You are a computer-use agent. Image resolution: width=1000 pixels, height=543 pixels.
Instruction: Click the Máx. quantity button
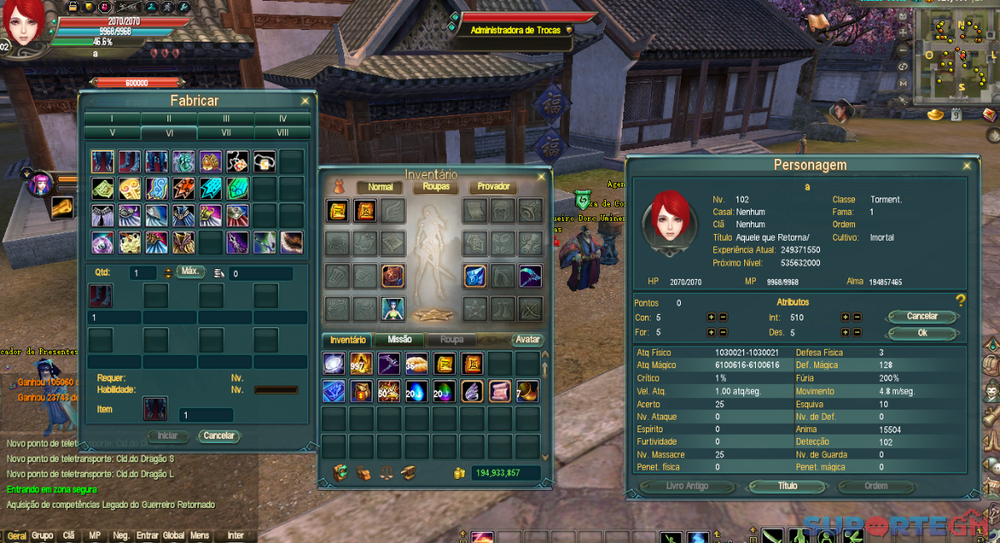190,272
